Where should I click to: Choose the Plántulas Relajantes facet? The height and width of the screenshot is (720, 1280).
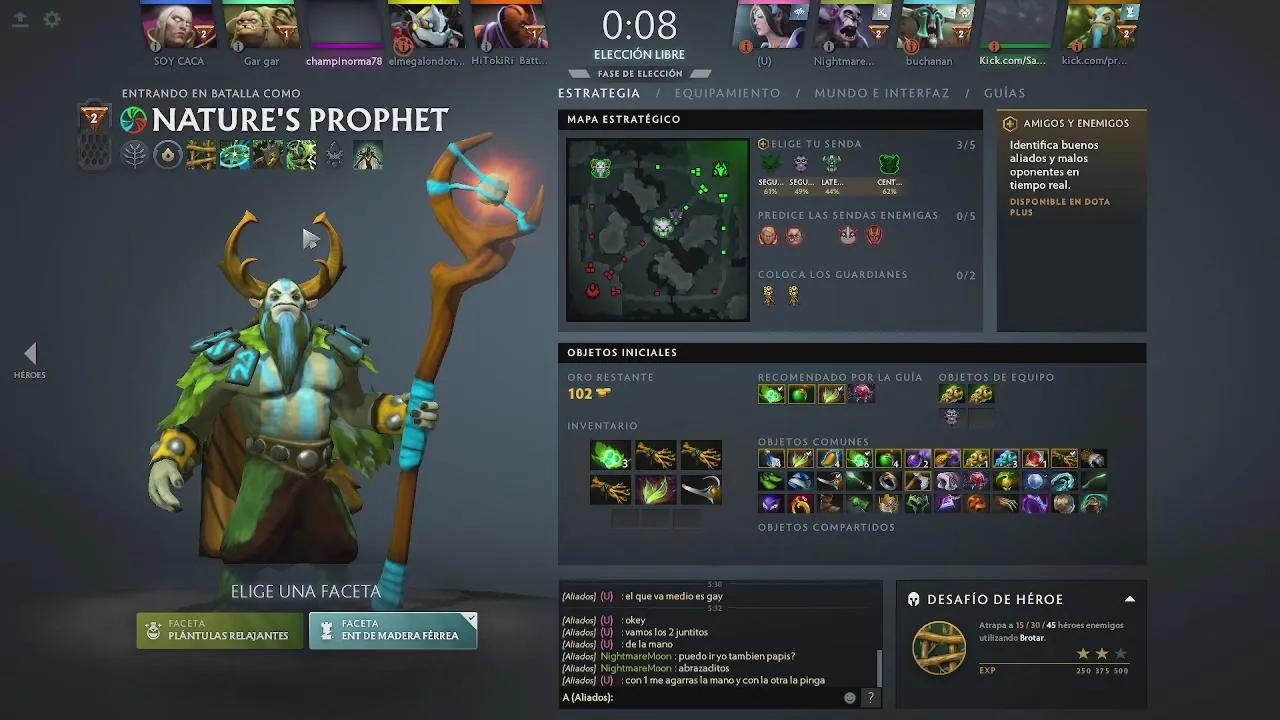(x=219, y=631)
